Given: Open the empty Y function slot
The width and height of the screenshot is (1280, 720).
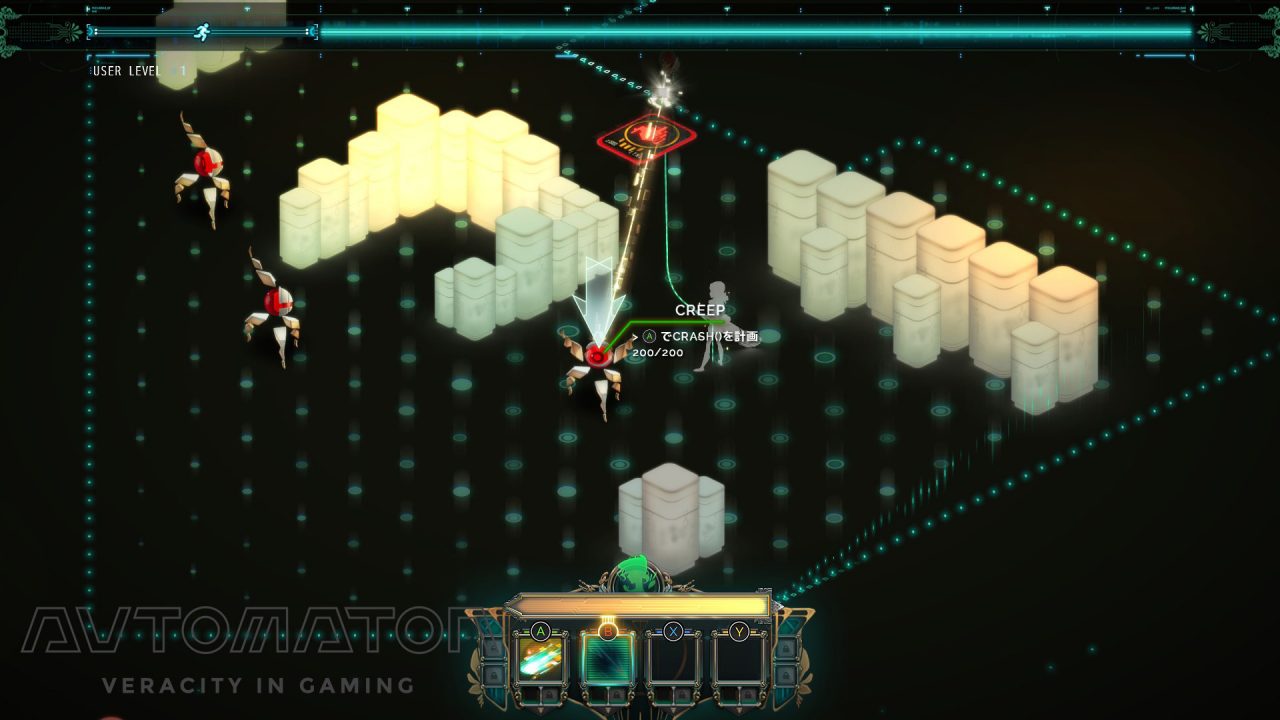Looking at the screenshot, I should [738, 658].
